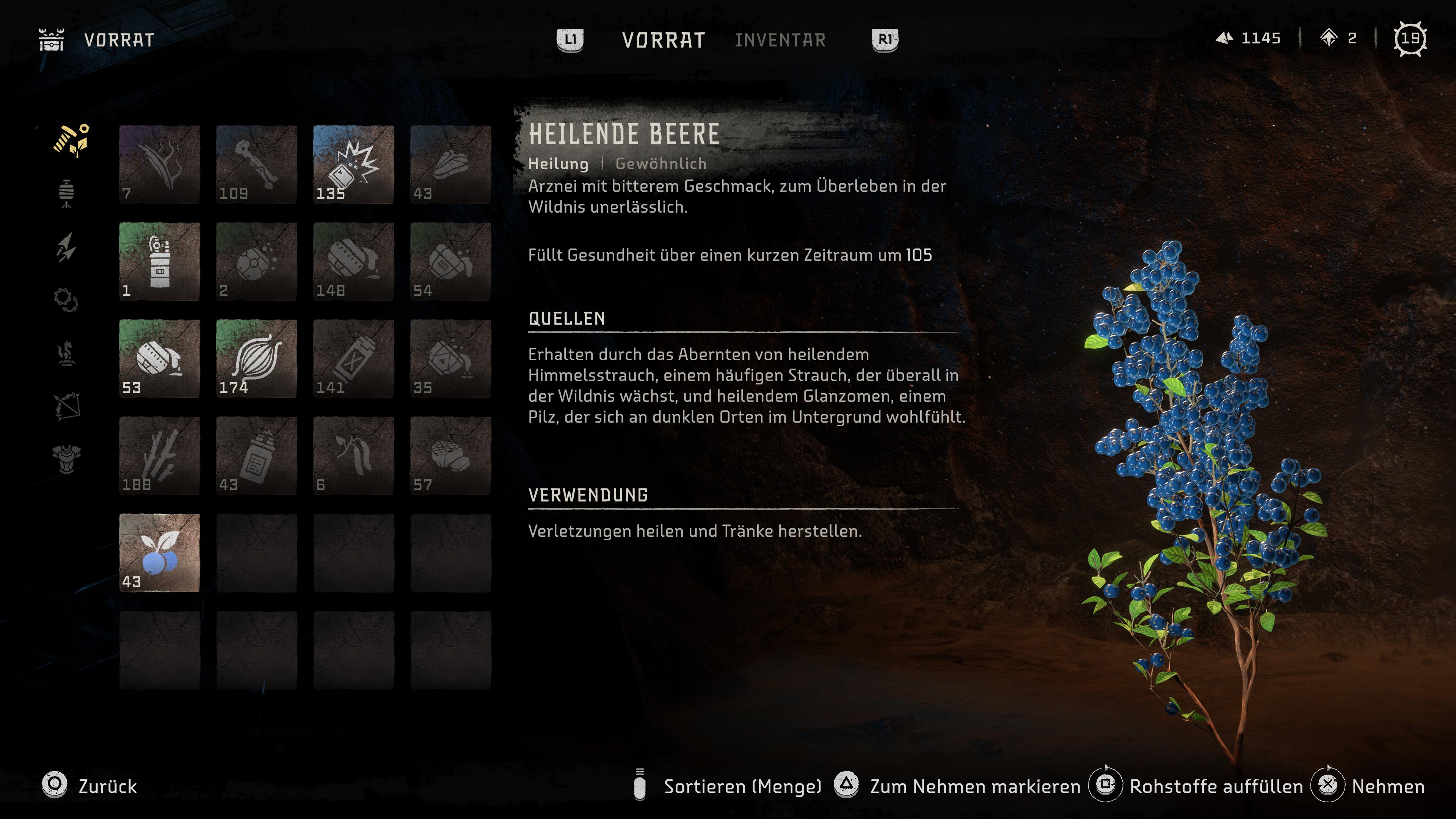Select the purple plant fibers slot with 7
The image size is (1456, 819).
coord(159,165)
